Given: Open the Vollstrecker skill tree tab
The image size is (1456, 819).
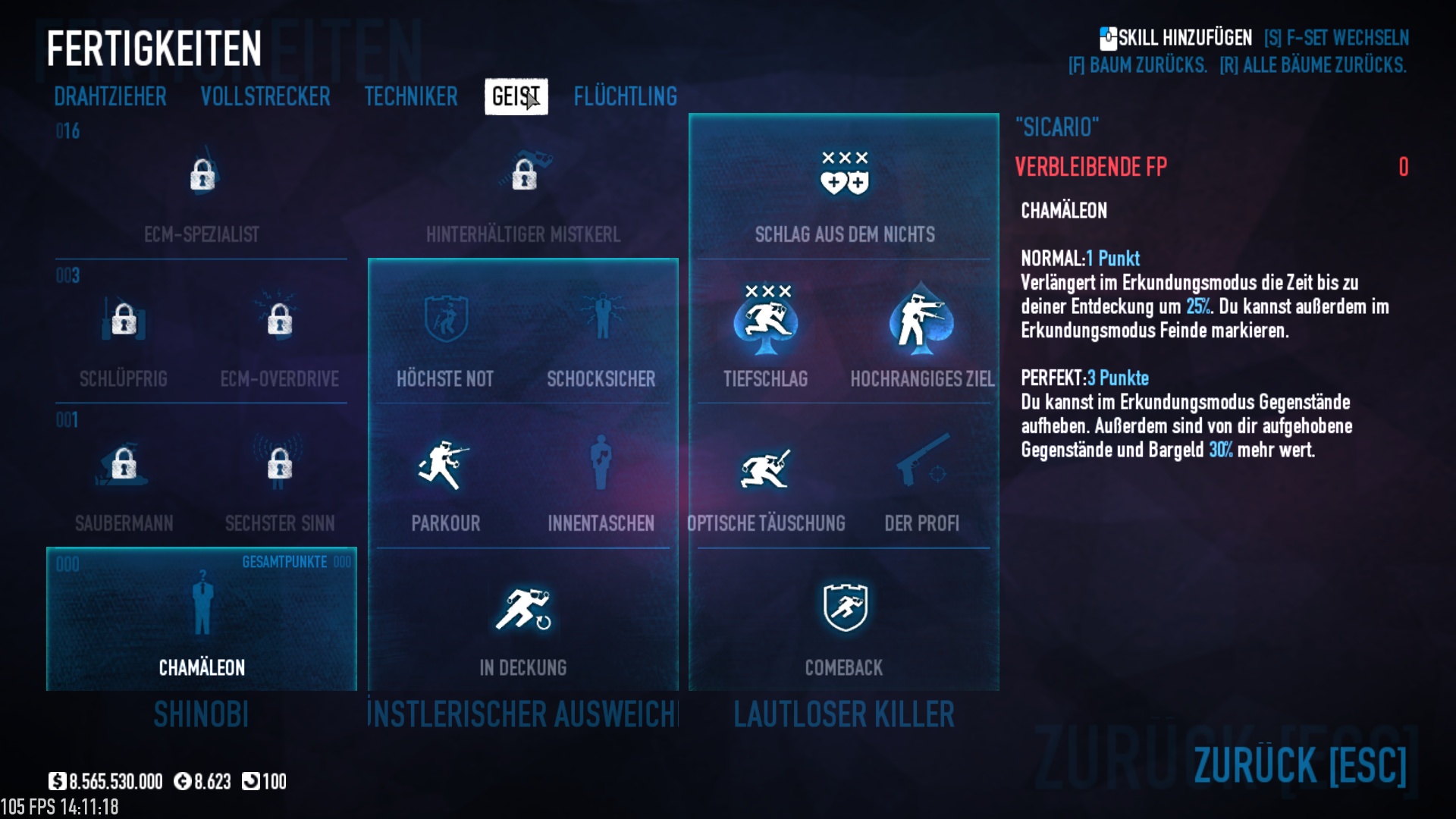Looking at the screenshot, I should coord(265,96).
